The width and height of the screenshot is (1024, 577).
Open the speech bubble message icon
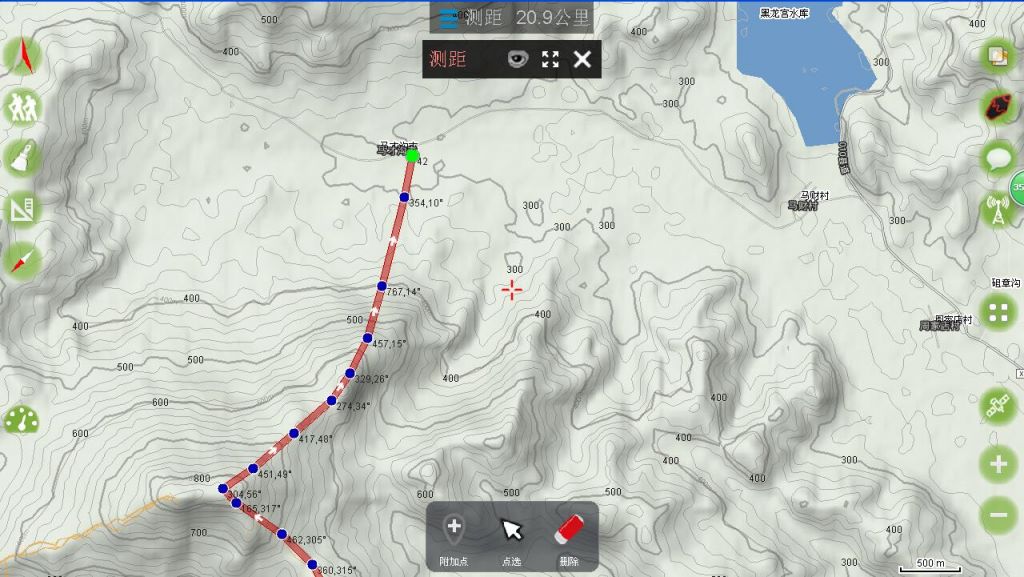tap(998, 157)
